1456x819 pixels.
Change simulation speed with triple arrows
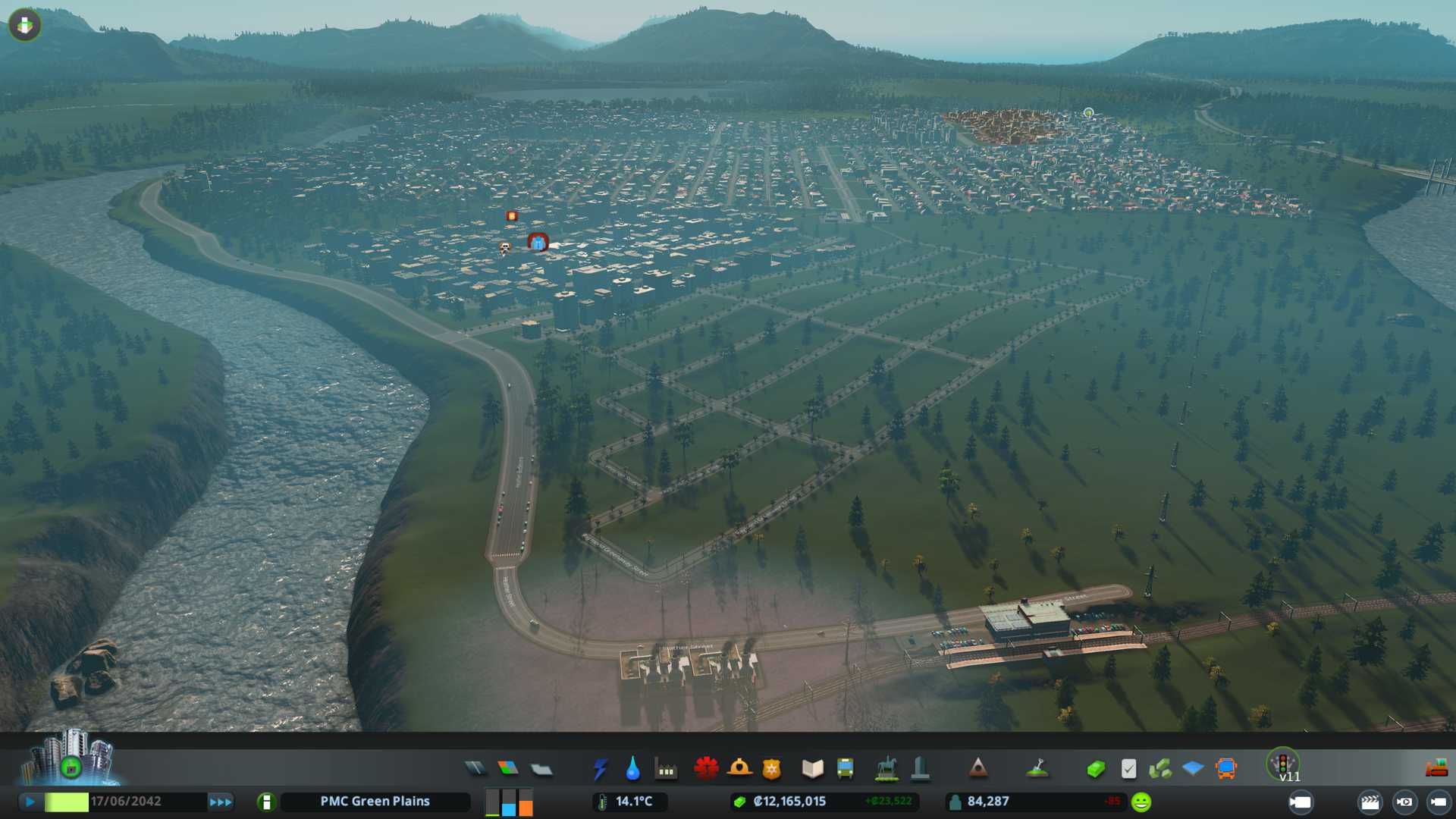(221, 802)
